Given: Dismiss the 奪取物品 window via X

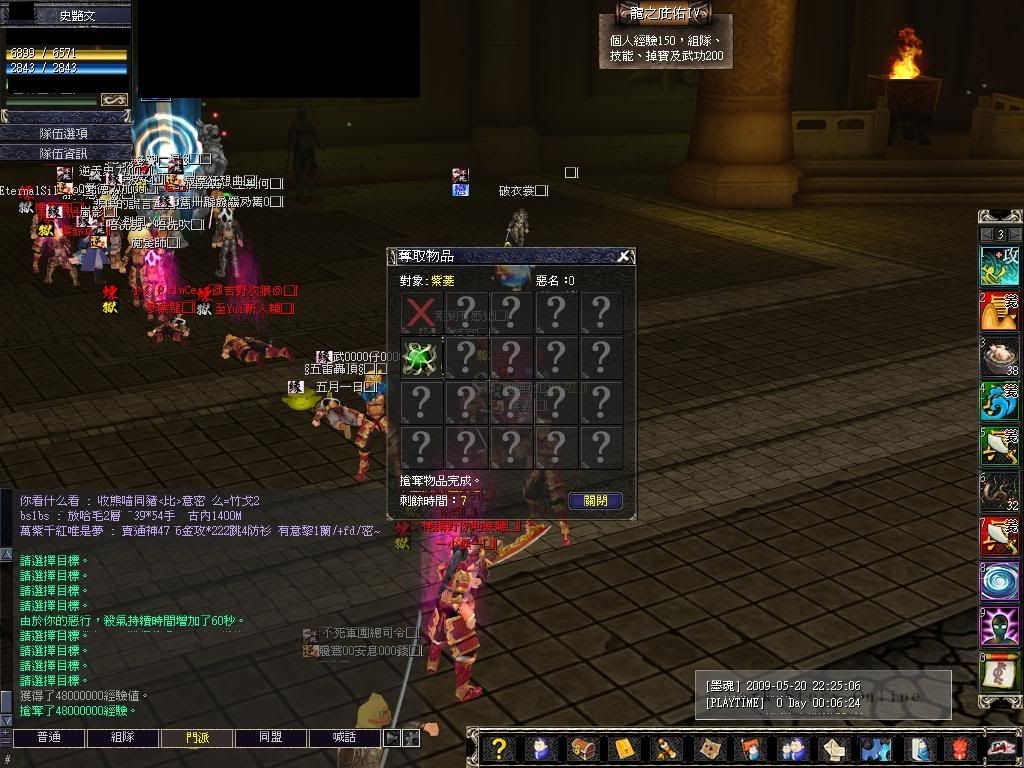Looking at the screenshot, I should [x=624, y=256].
